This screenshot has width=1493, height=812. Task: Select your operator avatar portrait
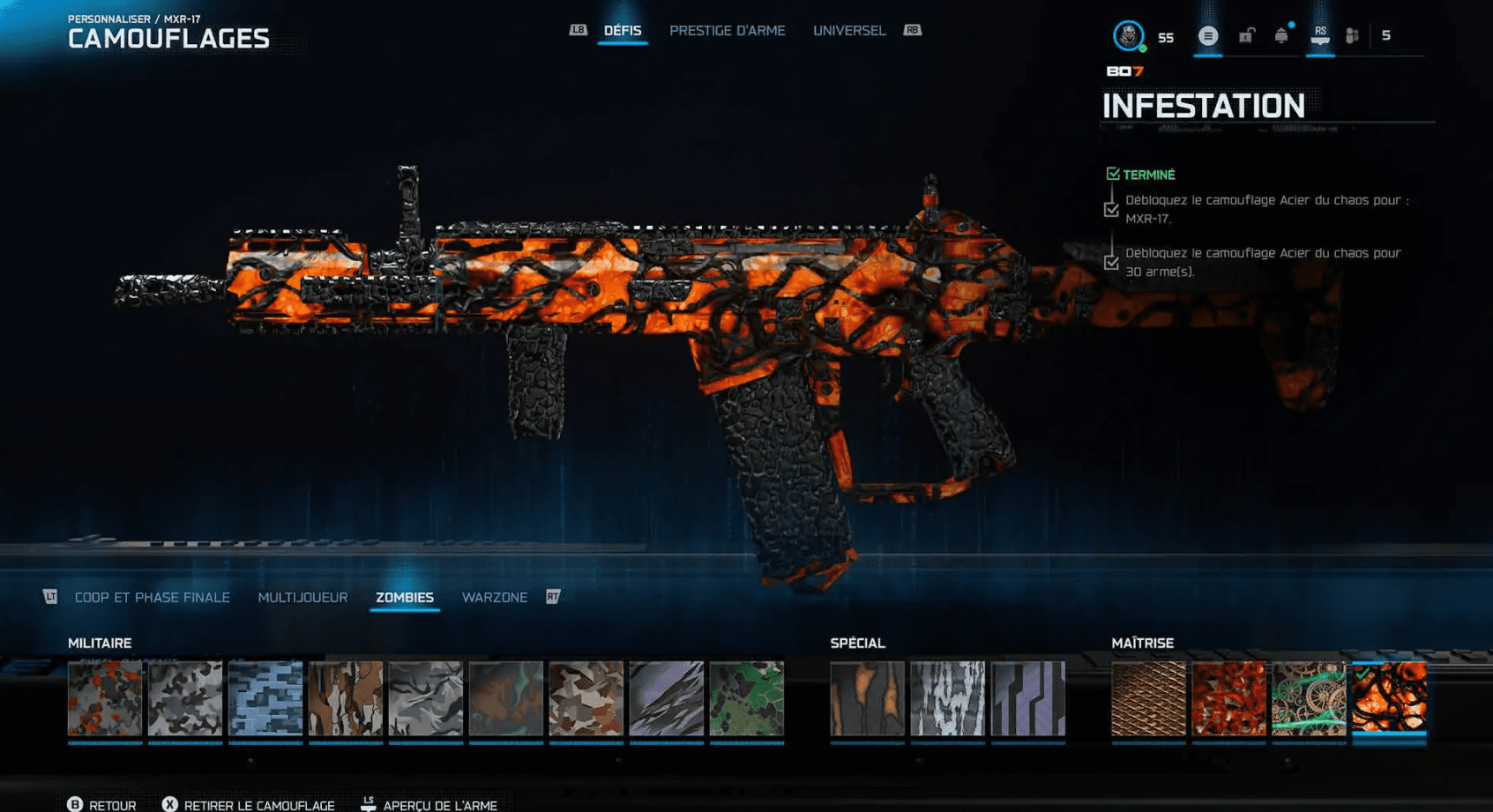pyautogui.click(x=1127, y=36)
